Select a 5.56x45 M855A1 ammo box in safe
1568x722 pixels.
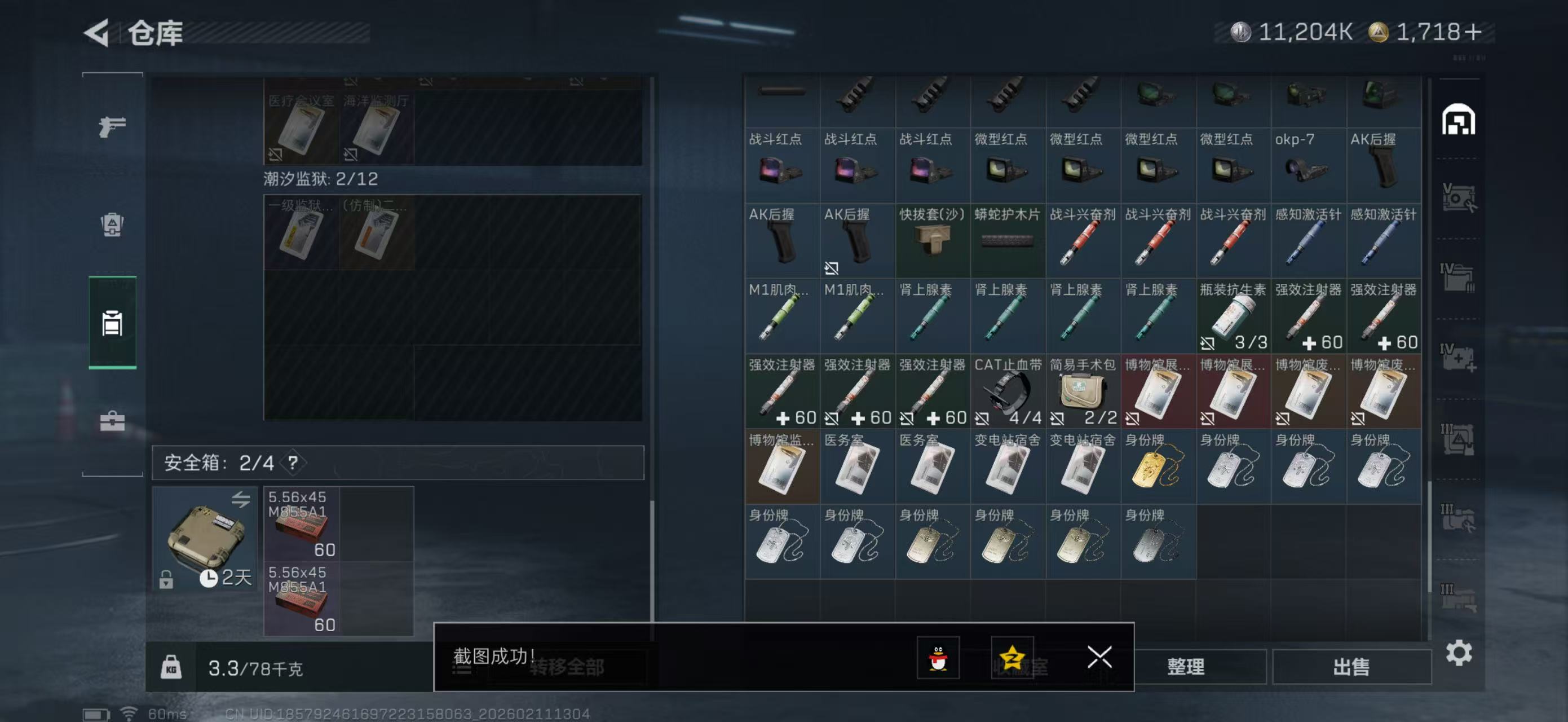point(303,522)
